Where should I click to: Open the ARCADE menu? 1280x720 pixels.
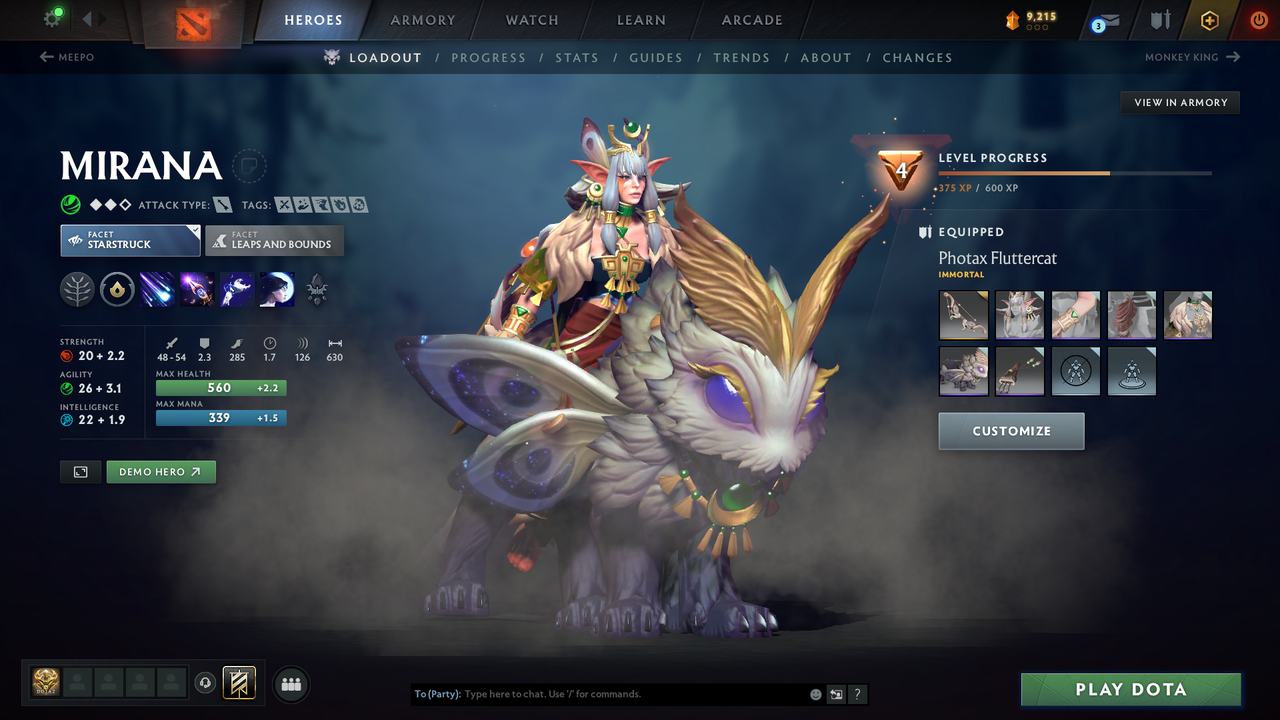[751, 20]
